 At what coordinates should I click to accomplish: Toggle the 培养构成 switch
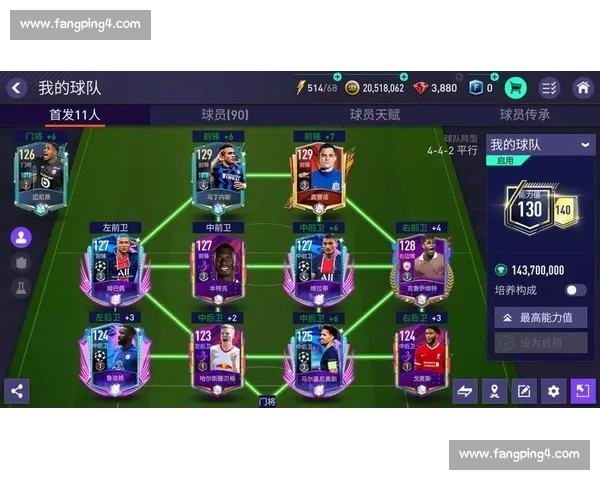click(x=575, y=290)
